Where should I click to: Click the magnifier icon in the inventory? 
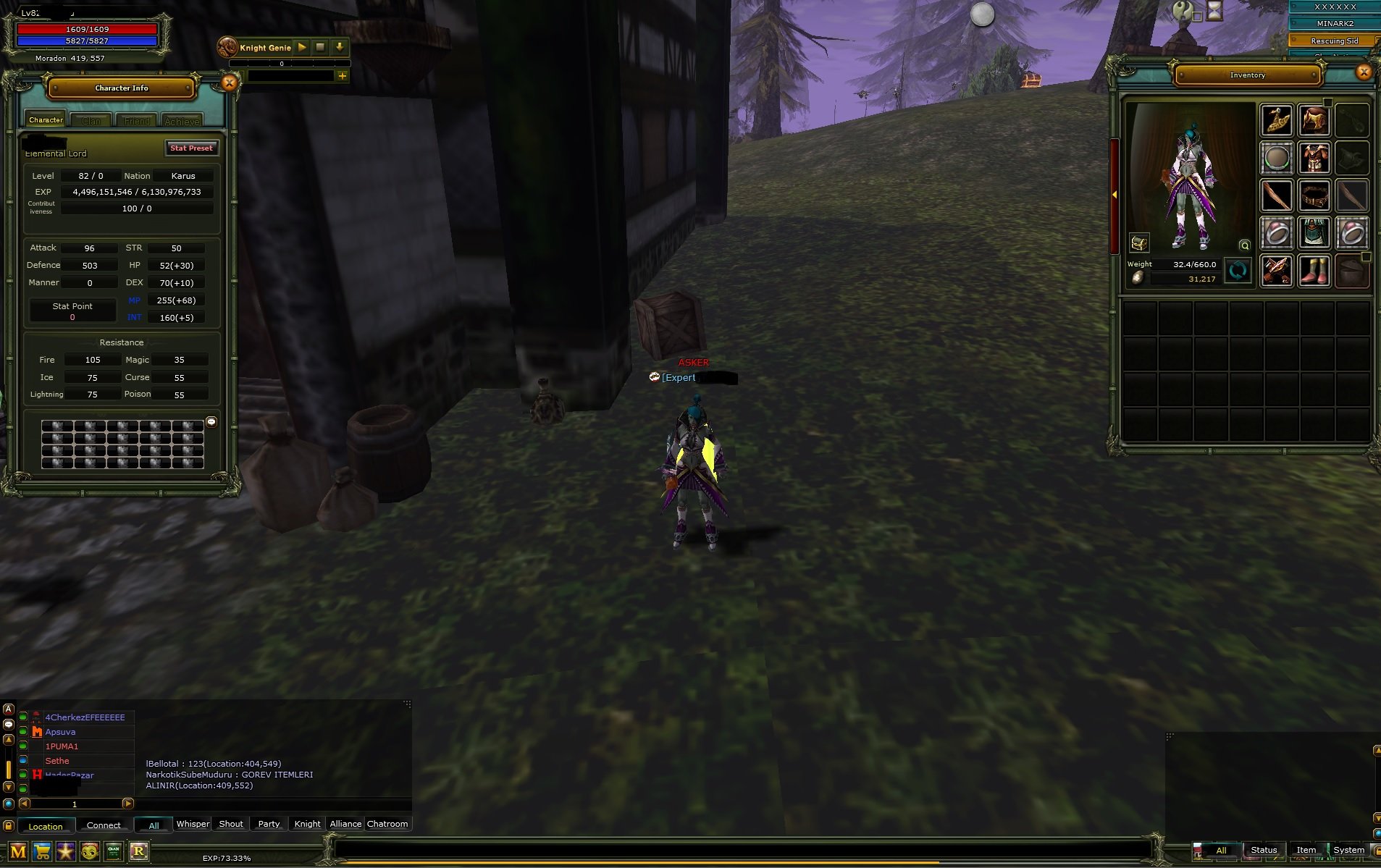1244,245
